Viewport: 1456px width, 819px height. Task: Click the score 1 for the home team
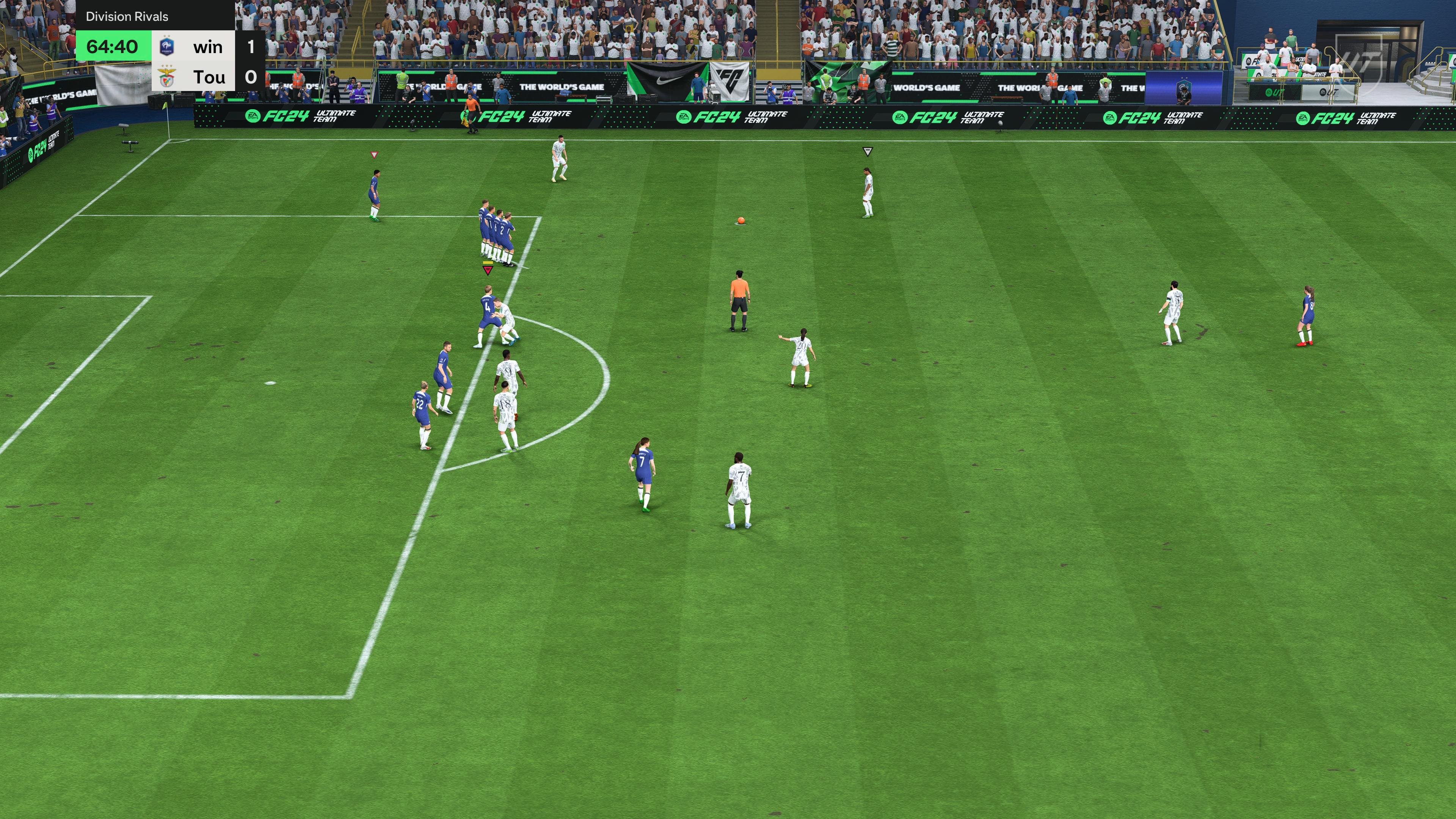tap(249, 46)
